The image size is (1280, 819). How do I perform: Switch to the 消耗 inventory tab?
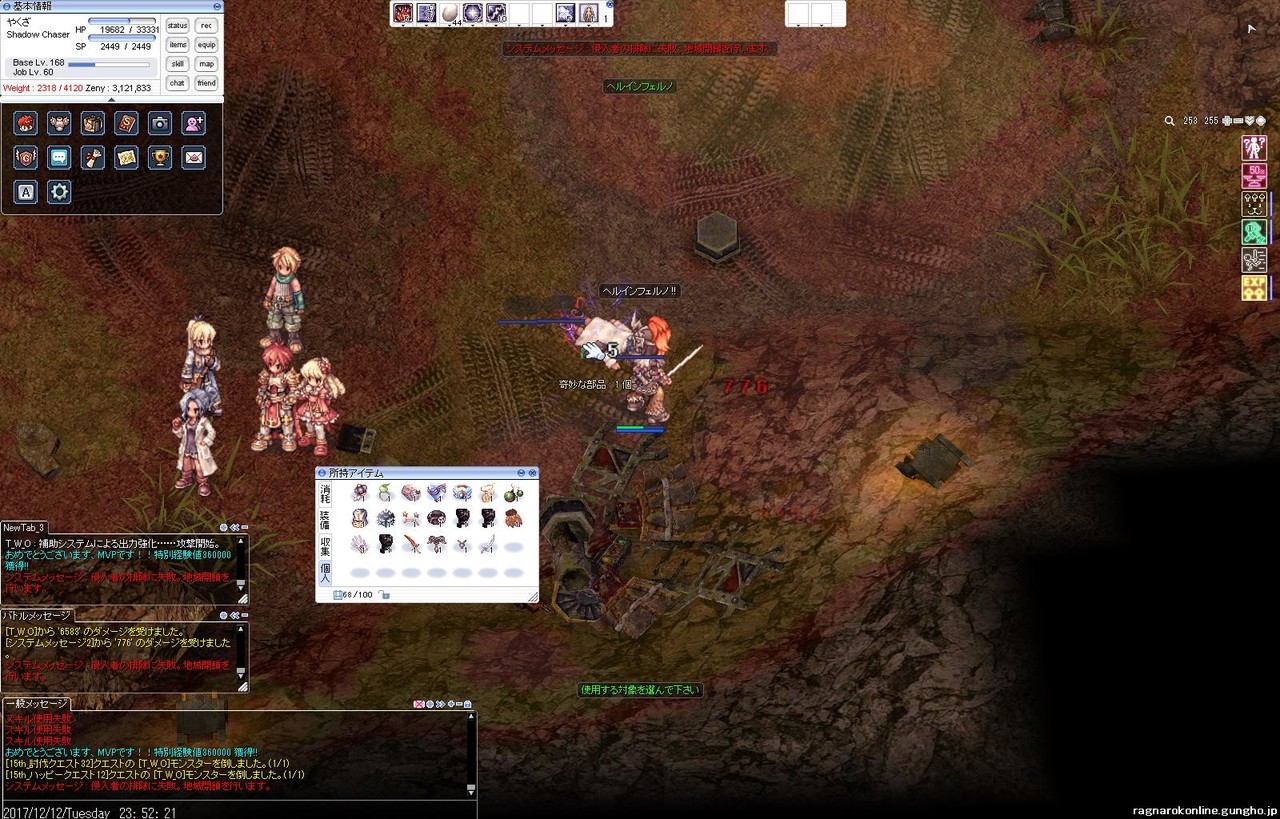(325, 493)
